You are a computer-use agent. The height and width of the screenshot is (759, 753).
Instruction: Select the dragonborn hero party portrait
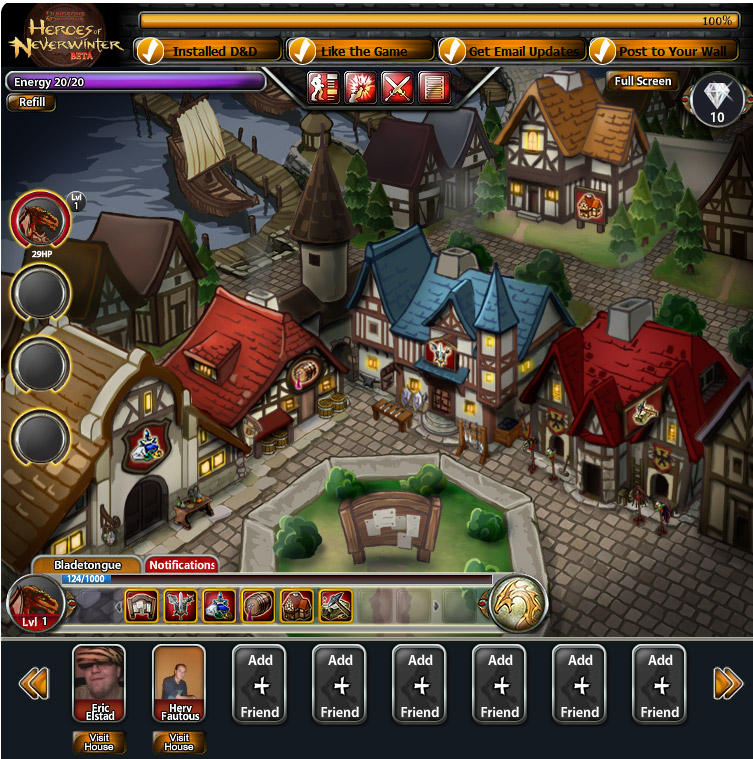click(x=40, y=220)
